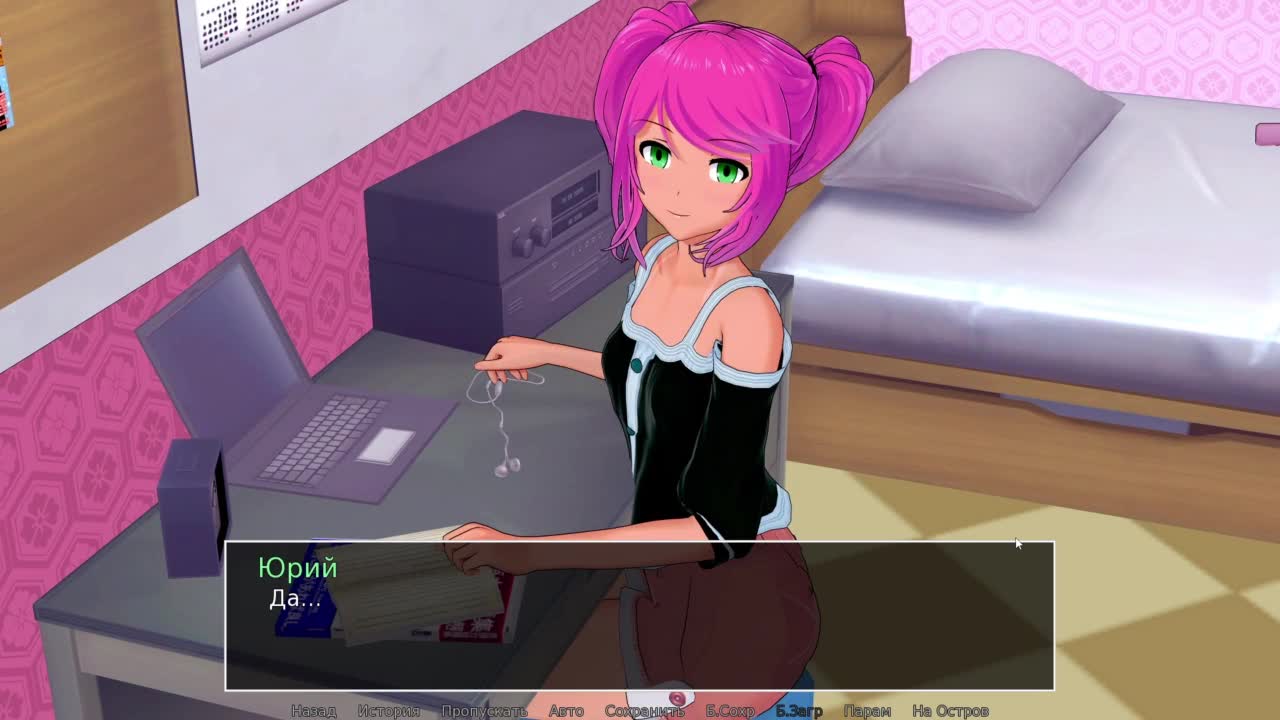This screenshot has height=720, width=1280.
Task: Open the Парам settings menu
Action: tap(867, 711)
